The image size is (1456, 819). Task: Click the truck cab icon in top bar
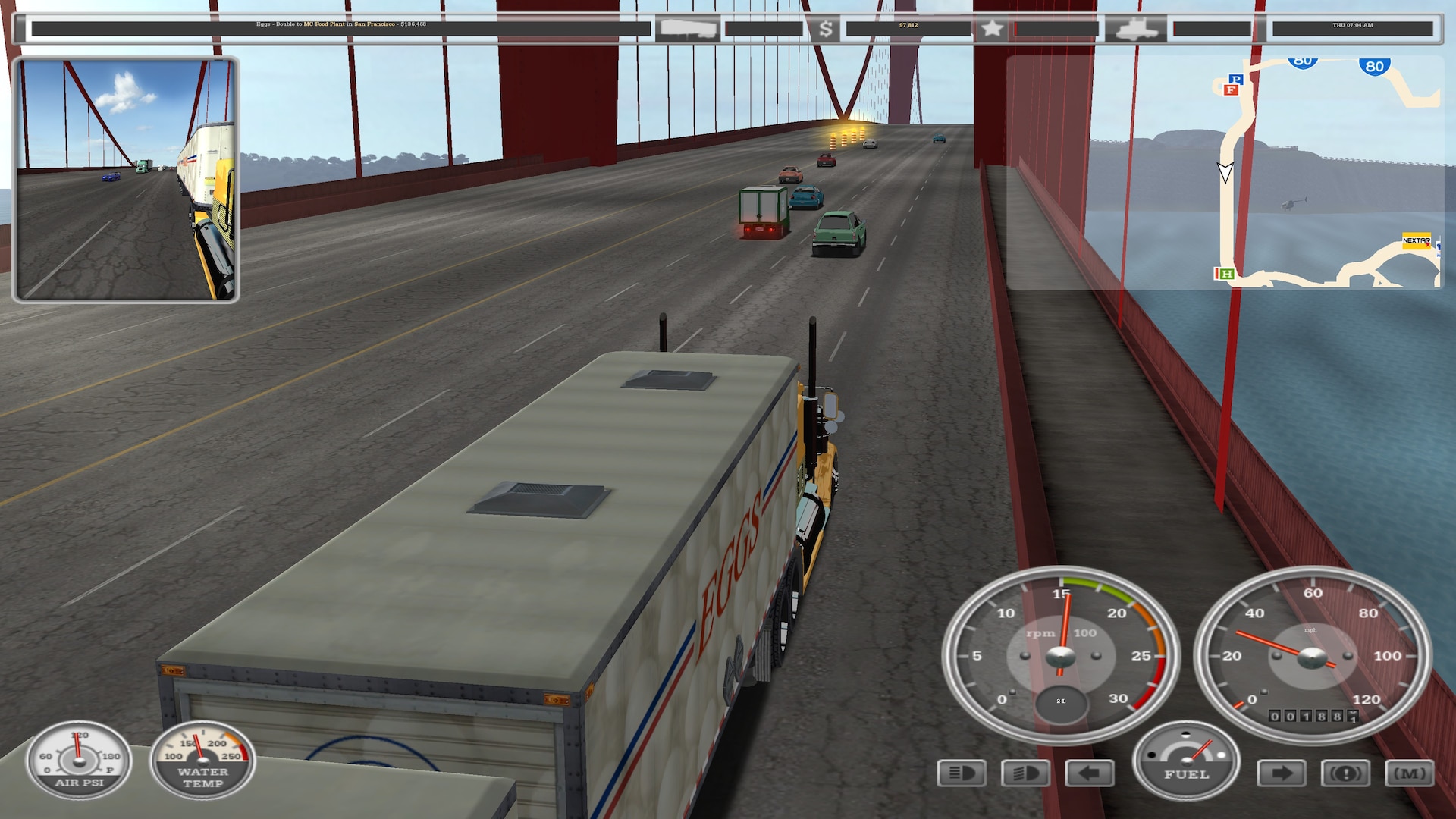click(1135, 30)
